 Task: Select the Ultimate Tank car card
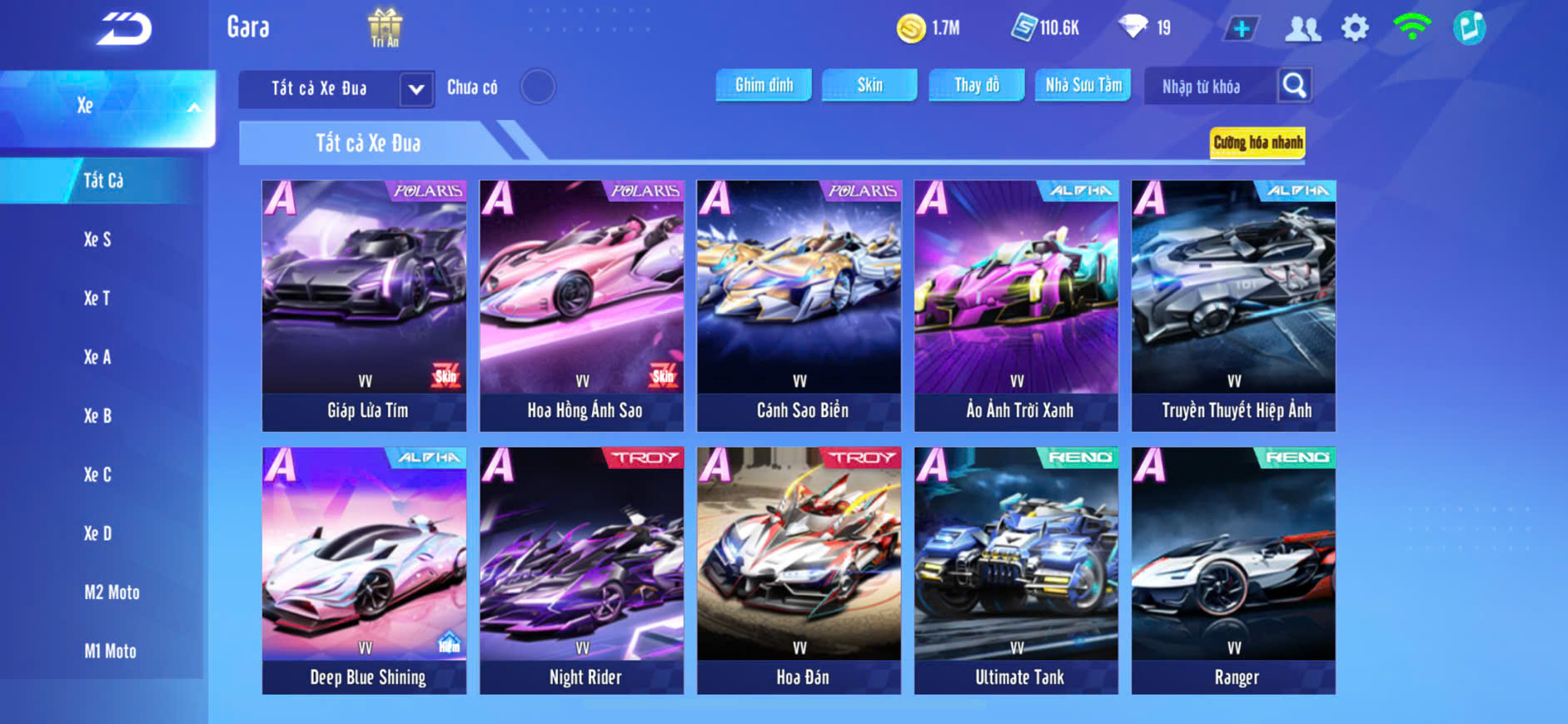pos(1016,571)
